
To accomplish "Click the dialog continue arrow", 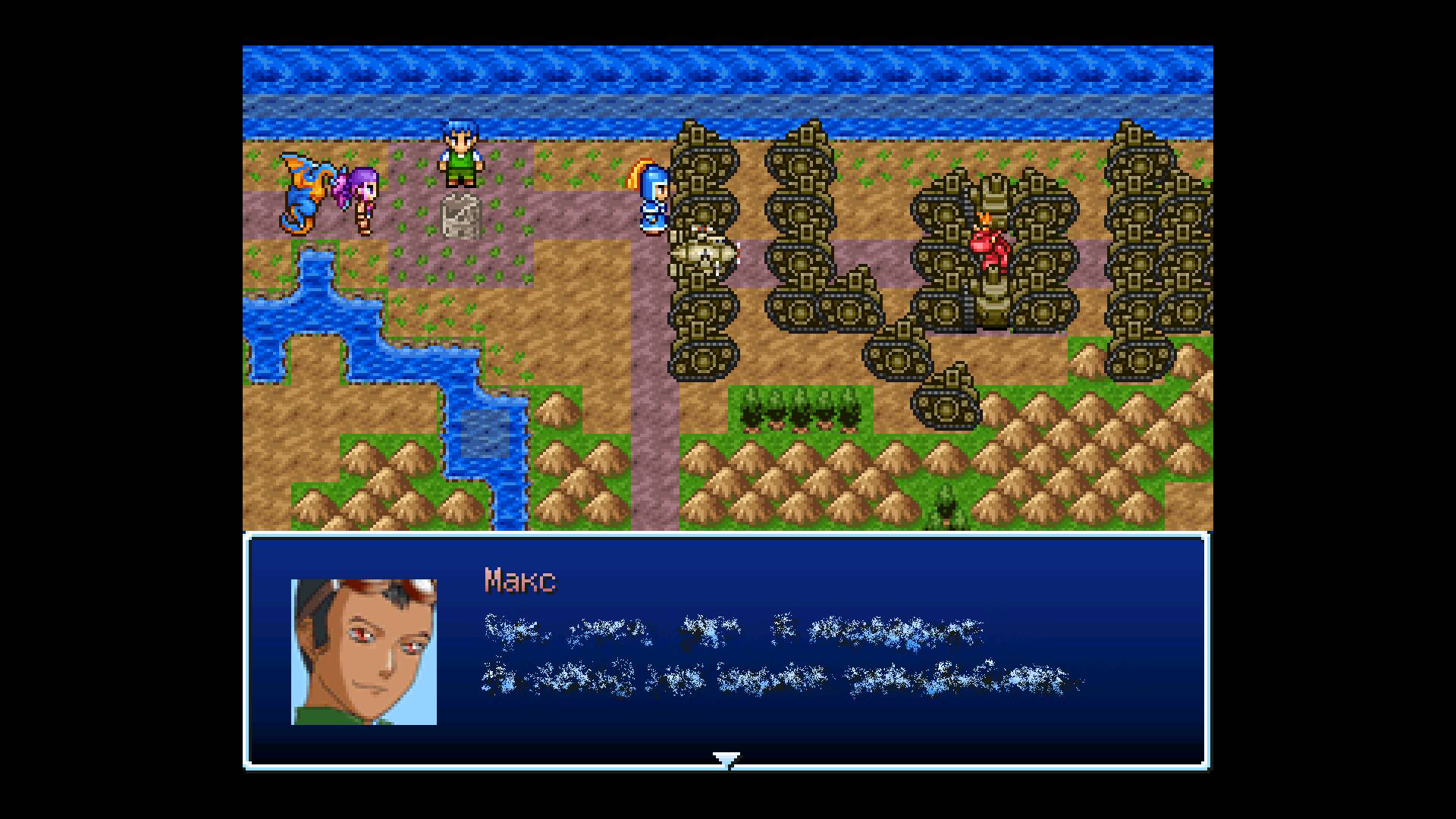I will (x=726, y=758).
